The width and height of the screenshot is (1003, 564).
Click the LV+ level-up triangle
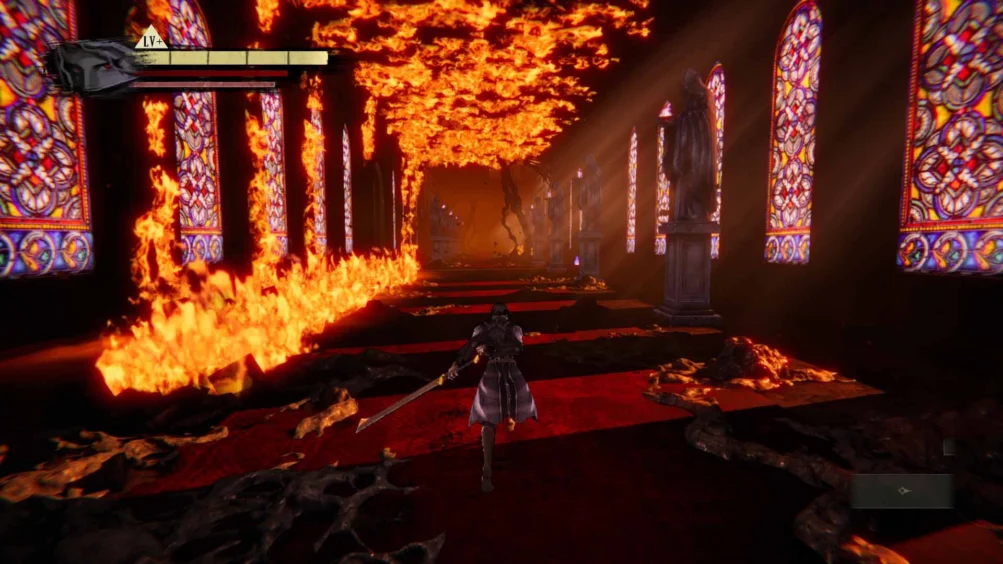pos(152,40)
